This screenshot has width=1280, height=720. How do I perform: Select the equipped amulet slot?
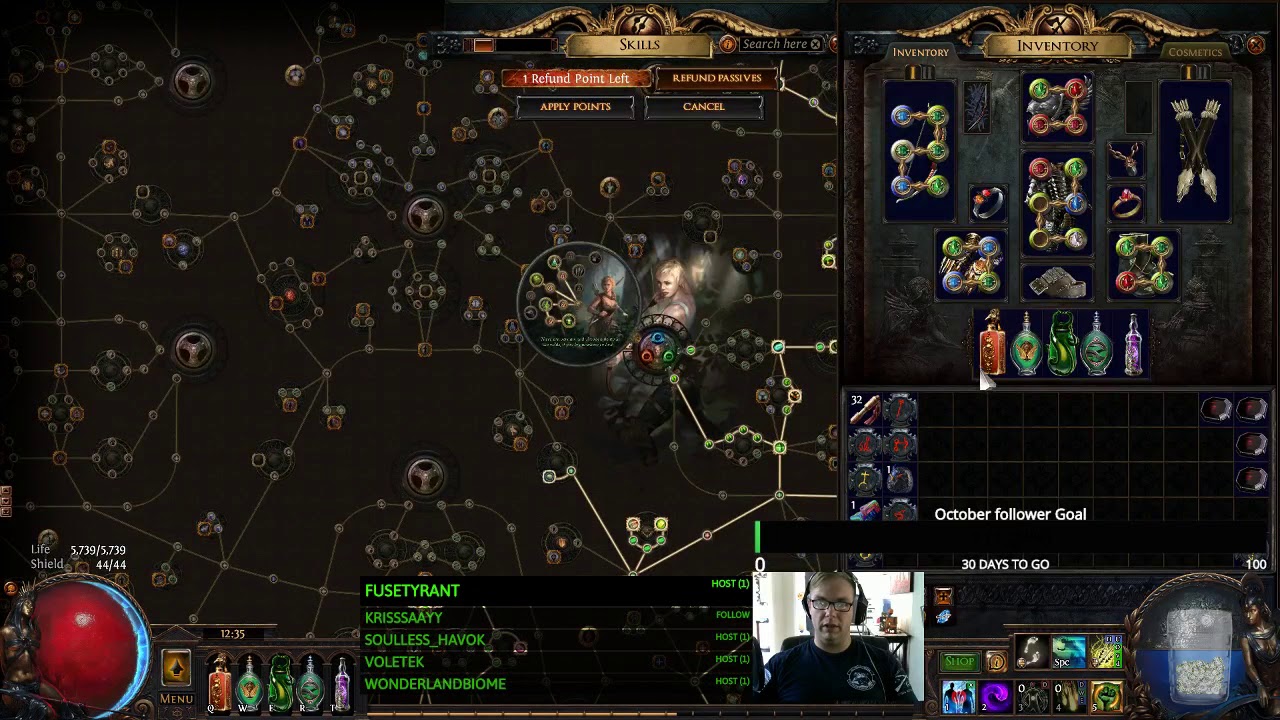[1126, 158]
